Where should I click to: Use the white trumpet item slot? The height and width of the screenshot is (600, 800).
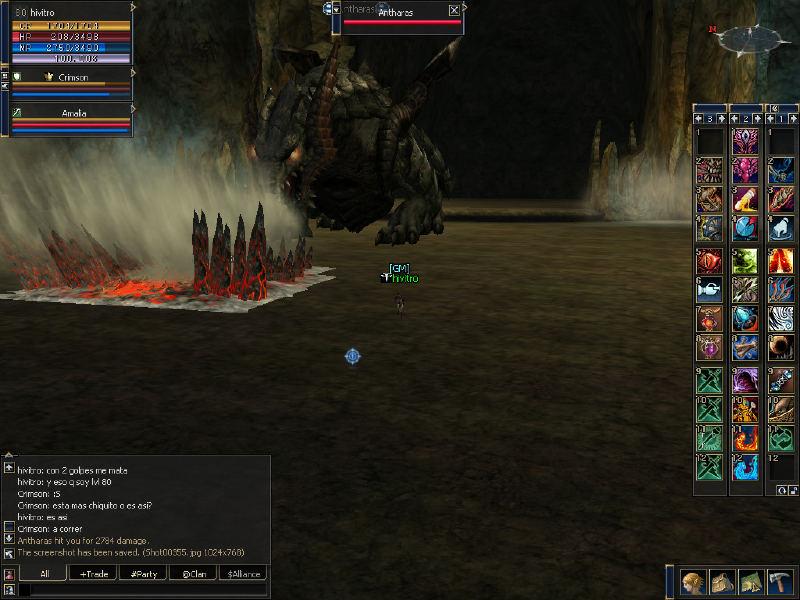(x=709, y=289)
